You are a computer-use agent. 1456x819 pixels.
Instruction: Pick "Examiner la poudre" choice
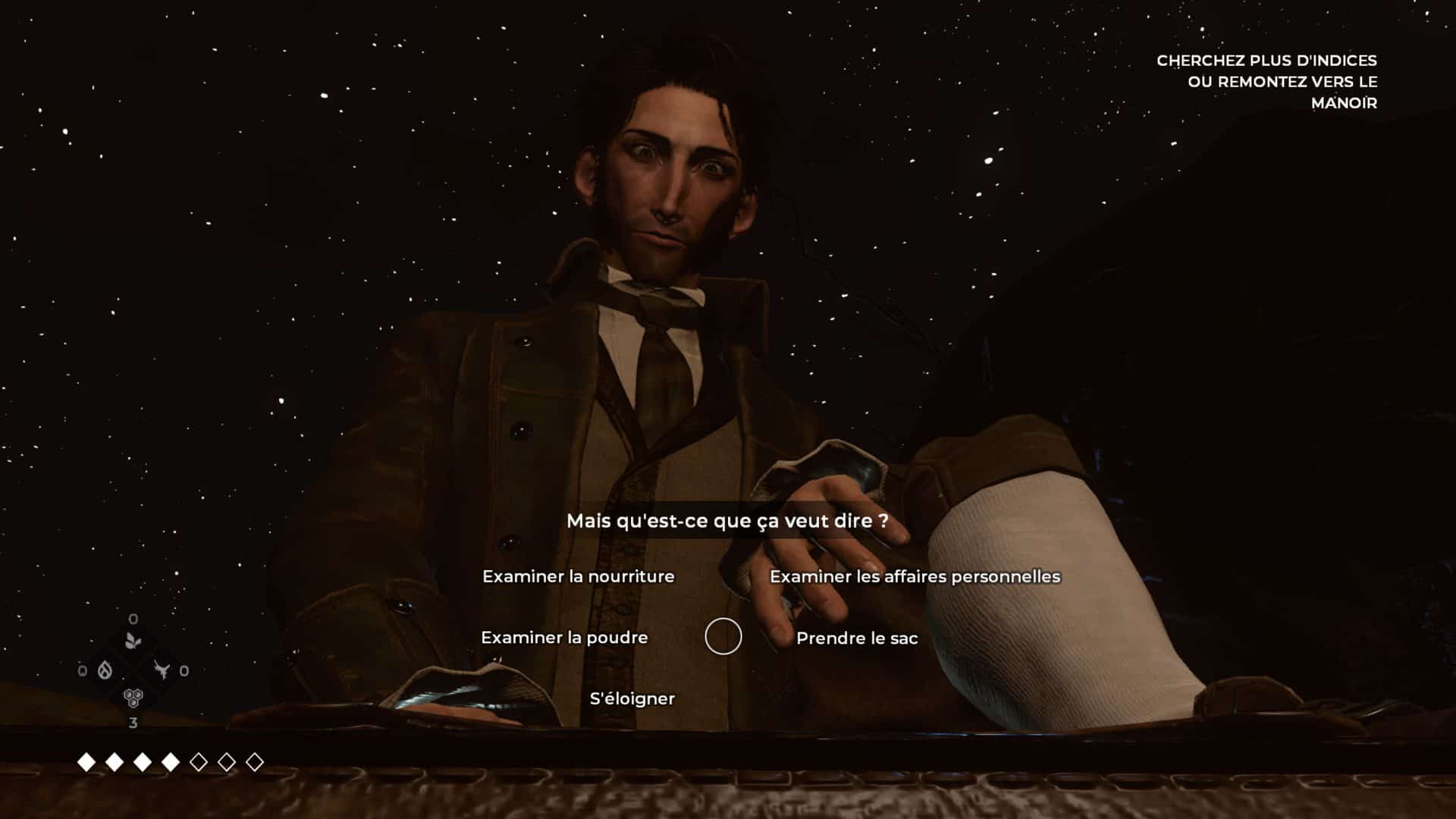pos(564,638)
